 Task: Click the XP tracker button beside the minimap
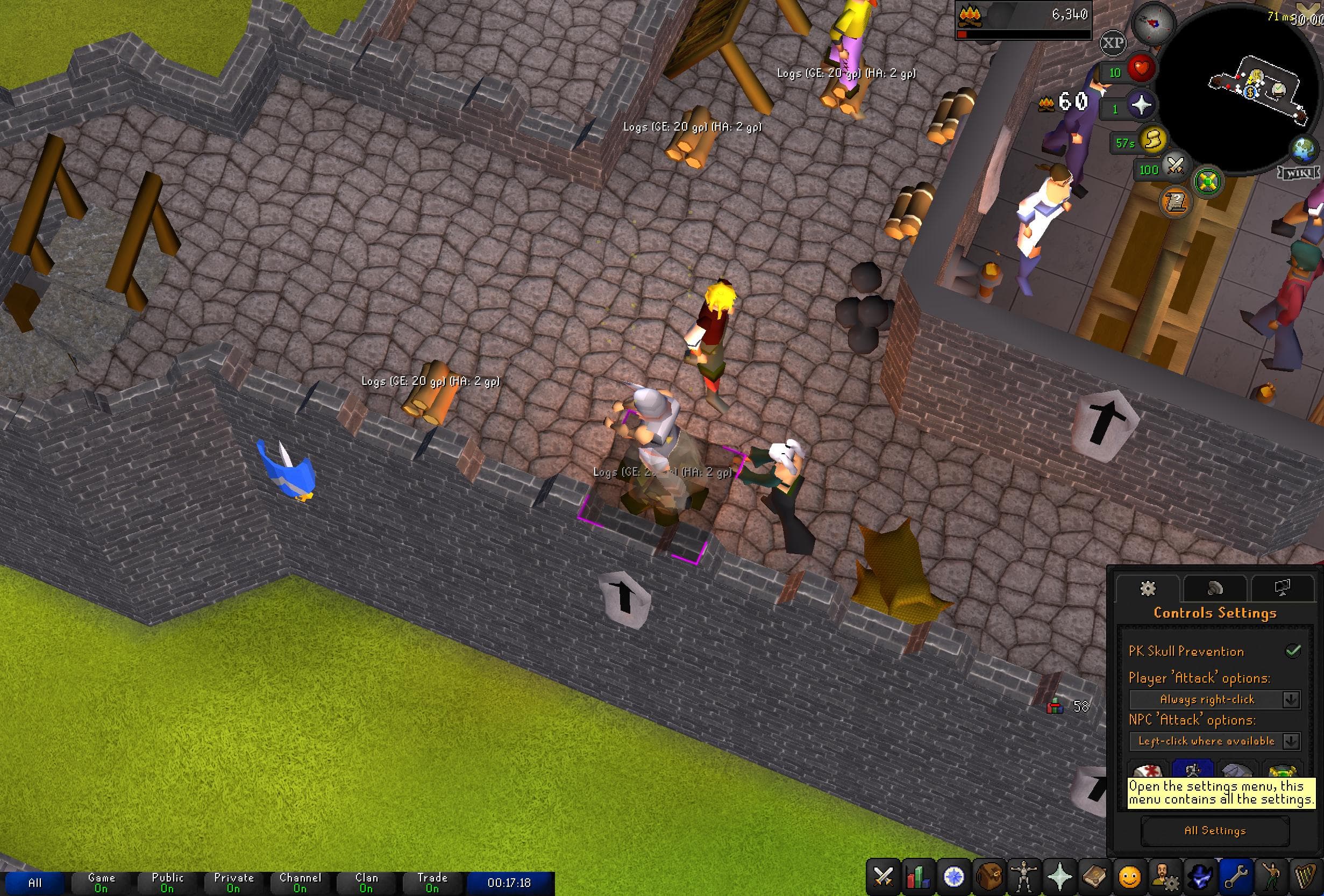[x=1114, y=42]
